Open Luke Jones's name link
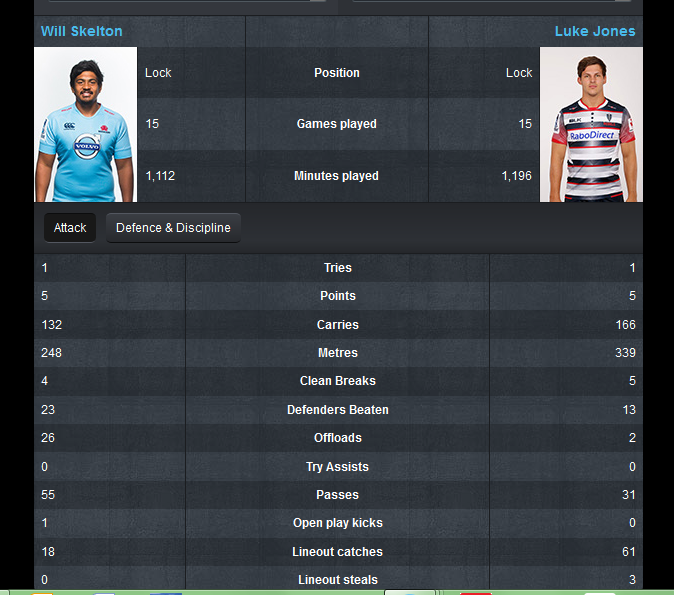Screen dimensions: 674x595 tap(595, 31)
